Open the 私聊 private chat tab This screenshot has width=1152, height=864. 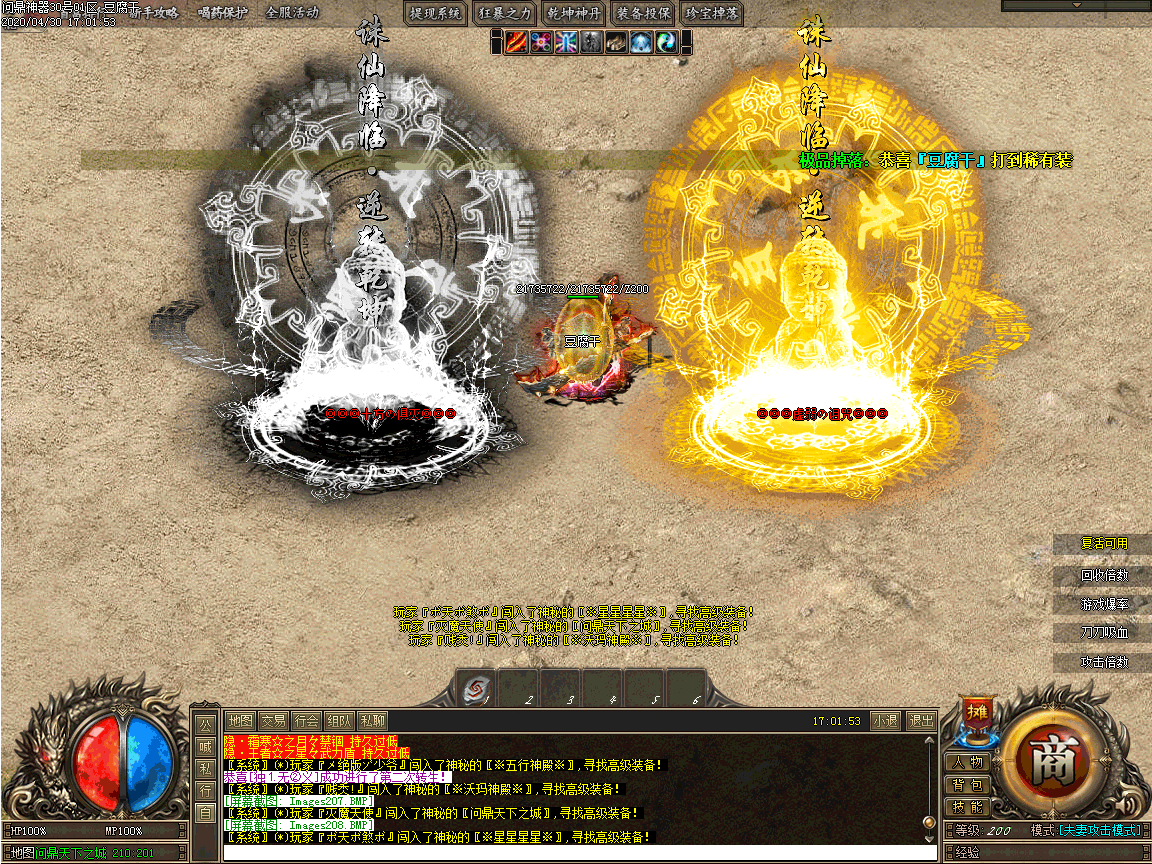(372, 720)
